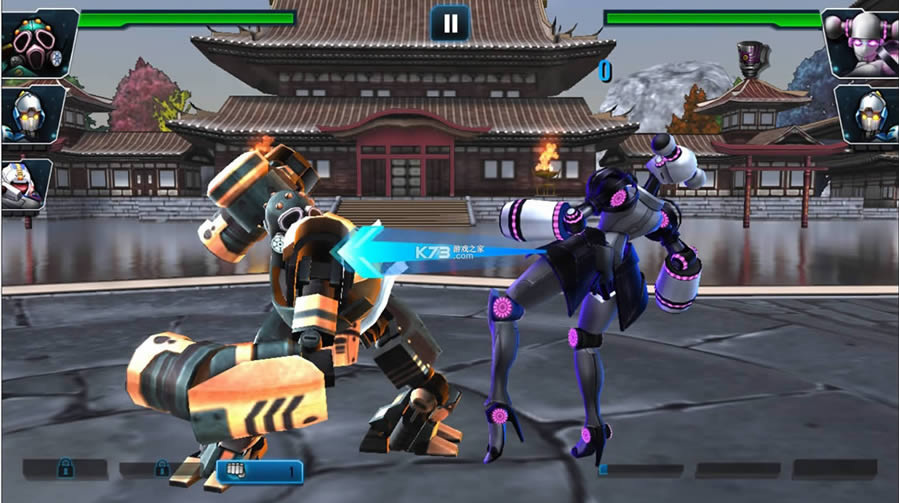Pause the fight with the pause button
The width and height of the screenshot is (899, 503).
click(450, 23)
